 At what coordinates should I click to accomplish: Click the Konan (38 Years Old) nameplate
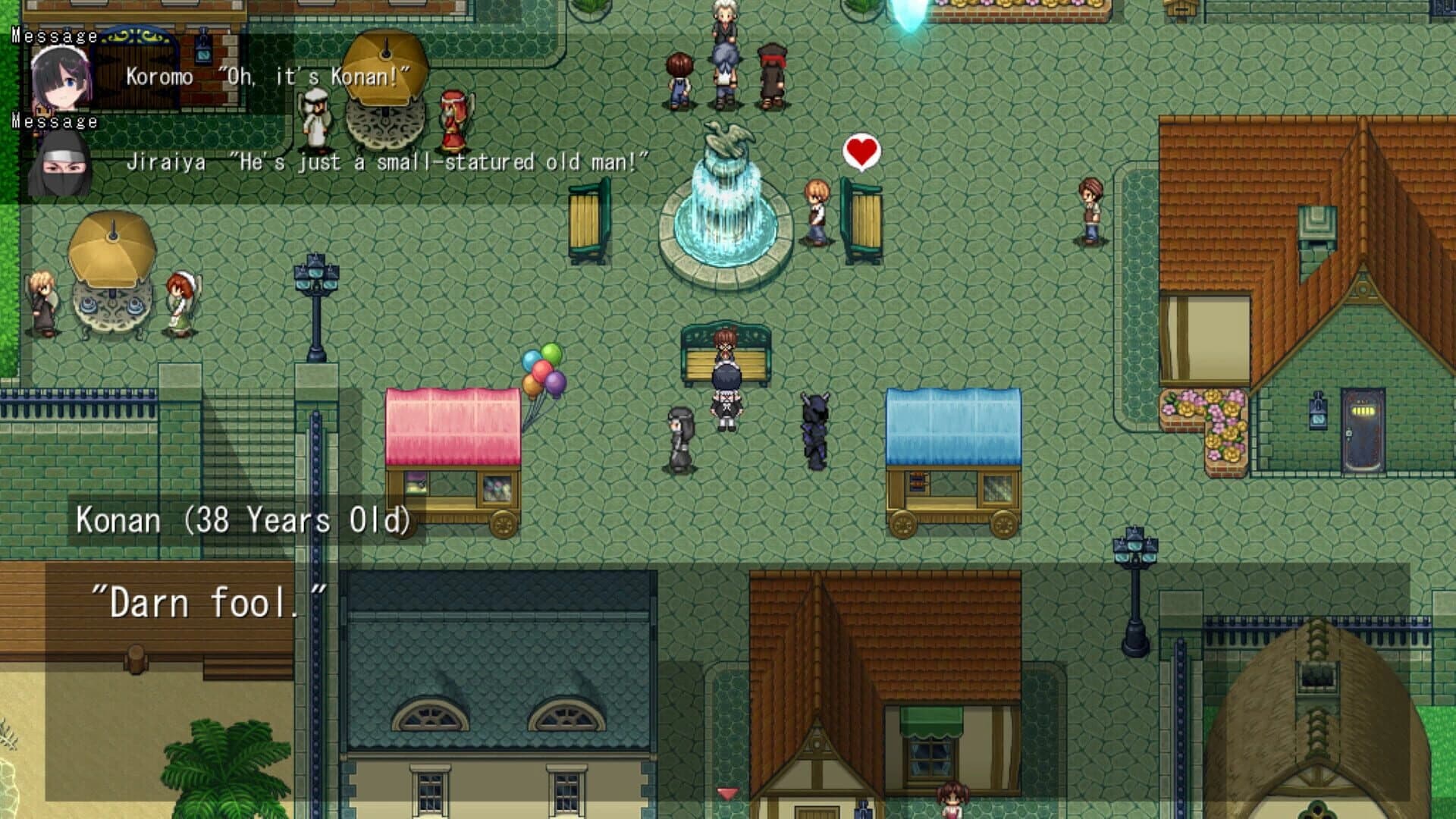(x=243, y=519)
